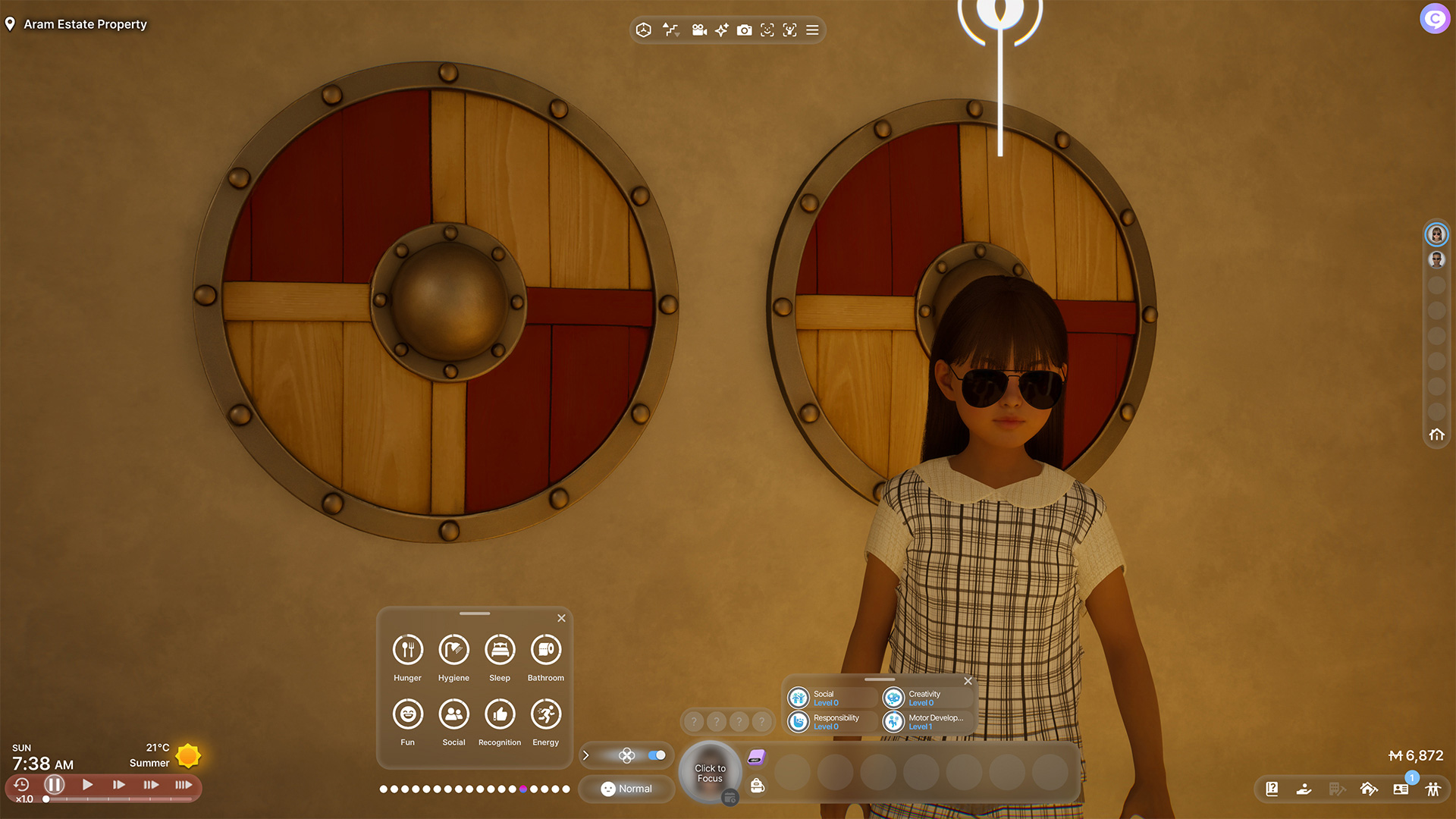Enter build mode with the house icon
Viewport: 1456px width, 819px height.
click(x=1369, y=789)
